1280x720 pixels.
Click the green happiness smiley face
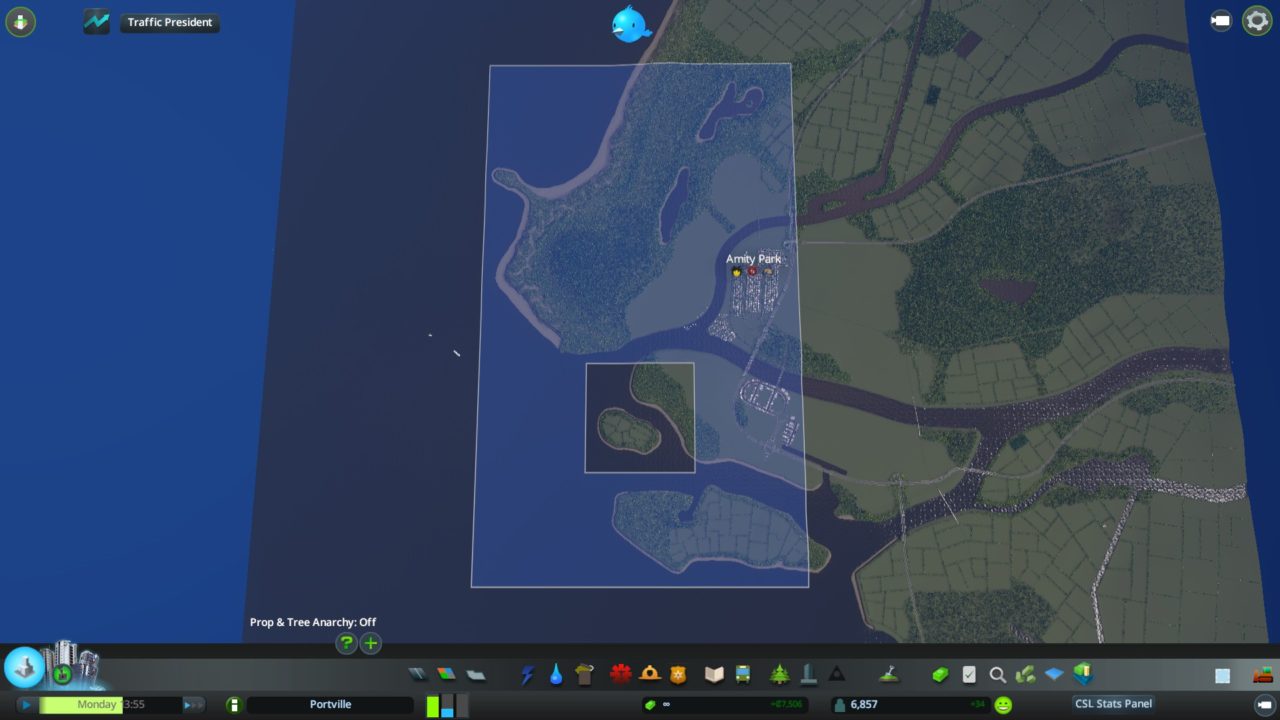(1002, 704)
